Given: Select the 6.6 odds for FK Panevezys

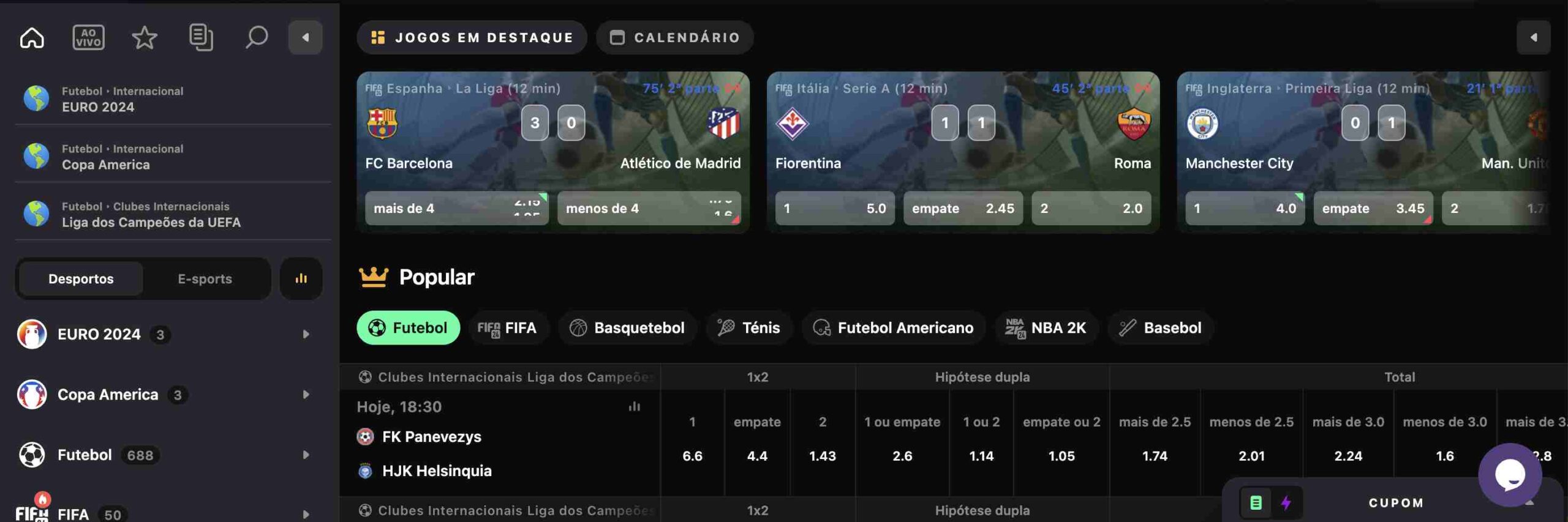Looking at the screenshot, I should click(693, 456).
